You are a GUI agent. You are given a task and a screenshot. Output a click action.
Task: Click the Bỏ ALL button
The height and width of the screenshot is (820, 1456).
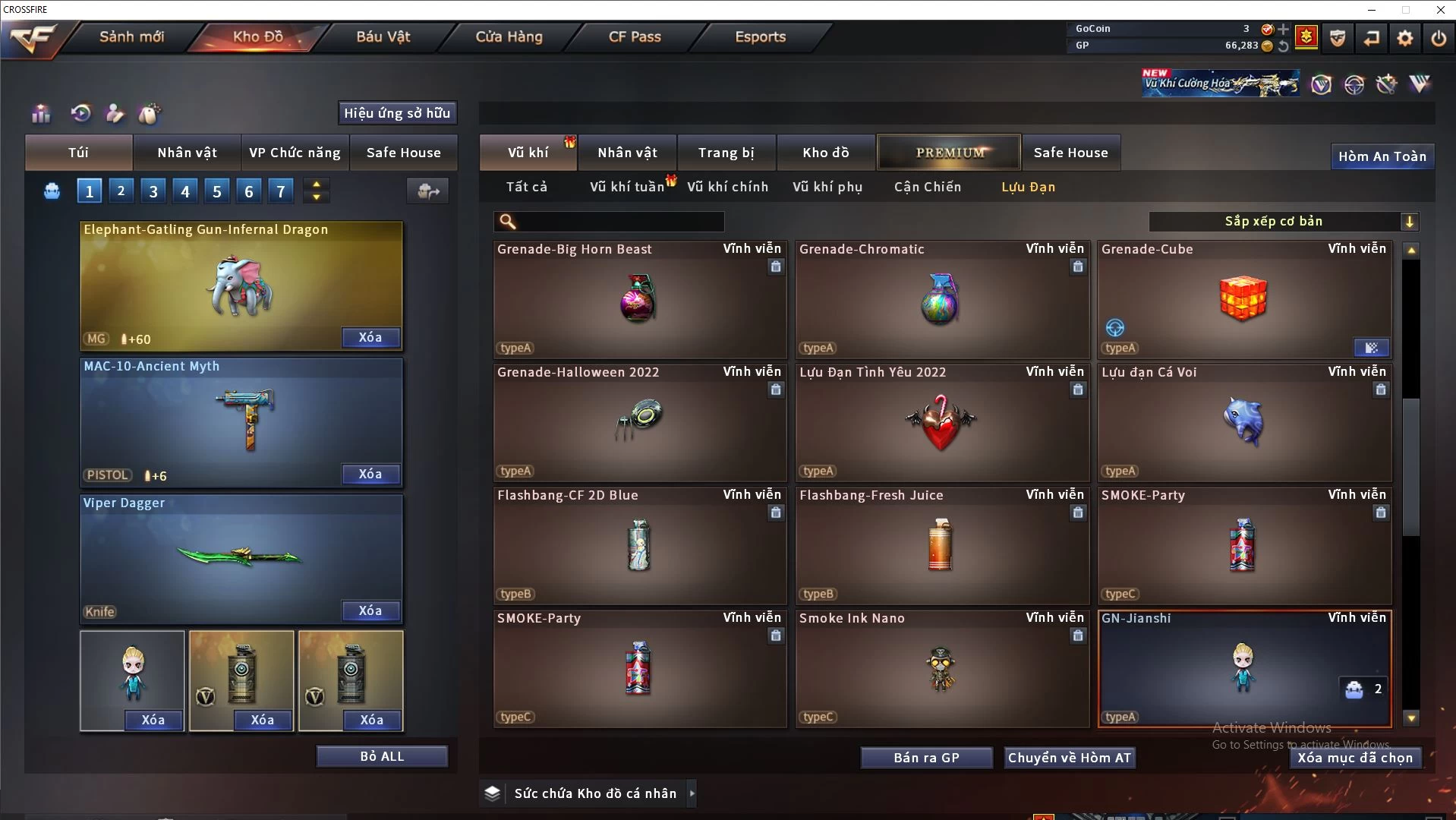coord(382,757)
